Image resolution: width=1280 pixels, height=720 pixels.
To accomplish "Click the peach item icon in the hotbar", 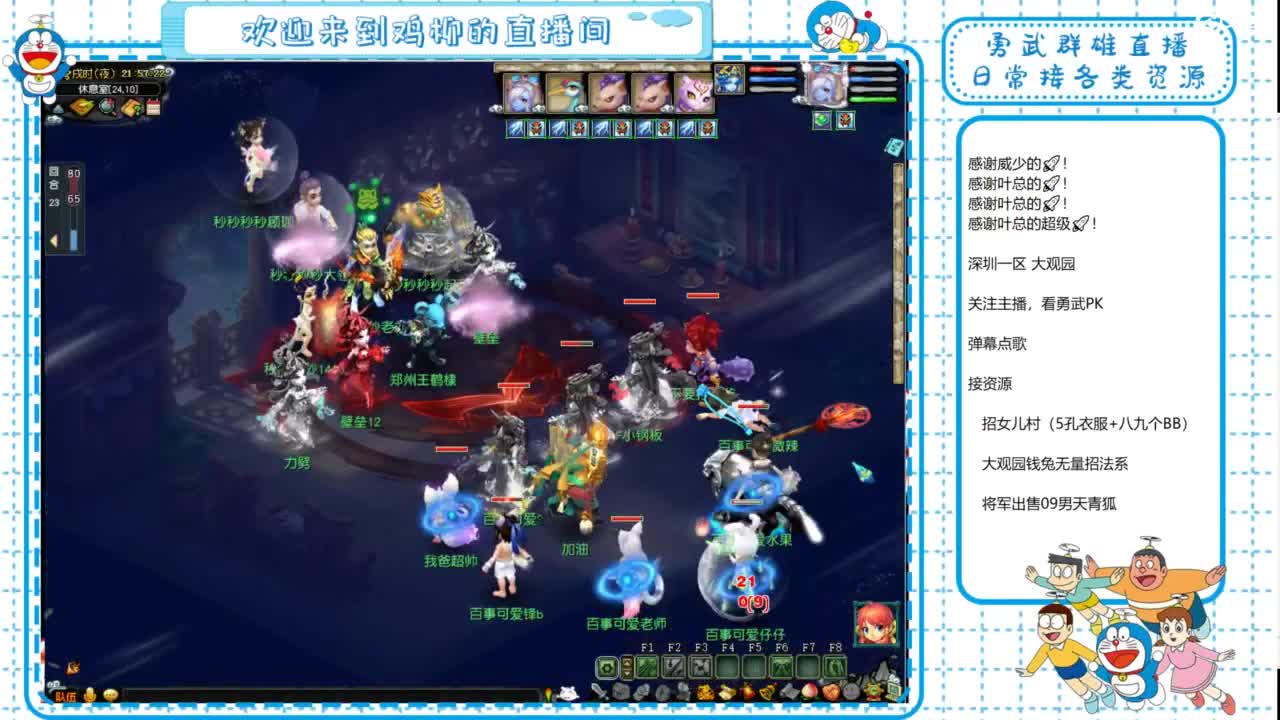I will 809,690.
